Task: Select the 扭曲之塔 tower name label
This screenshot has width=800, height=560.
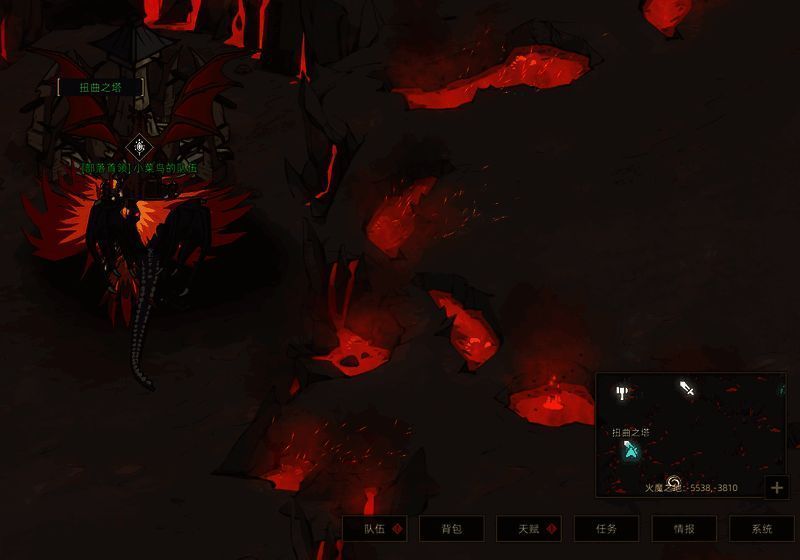Action: pos(98,87)
